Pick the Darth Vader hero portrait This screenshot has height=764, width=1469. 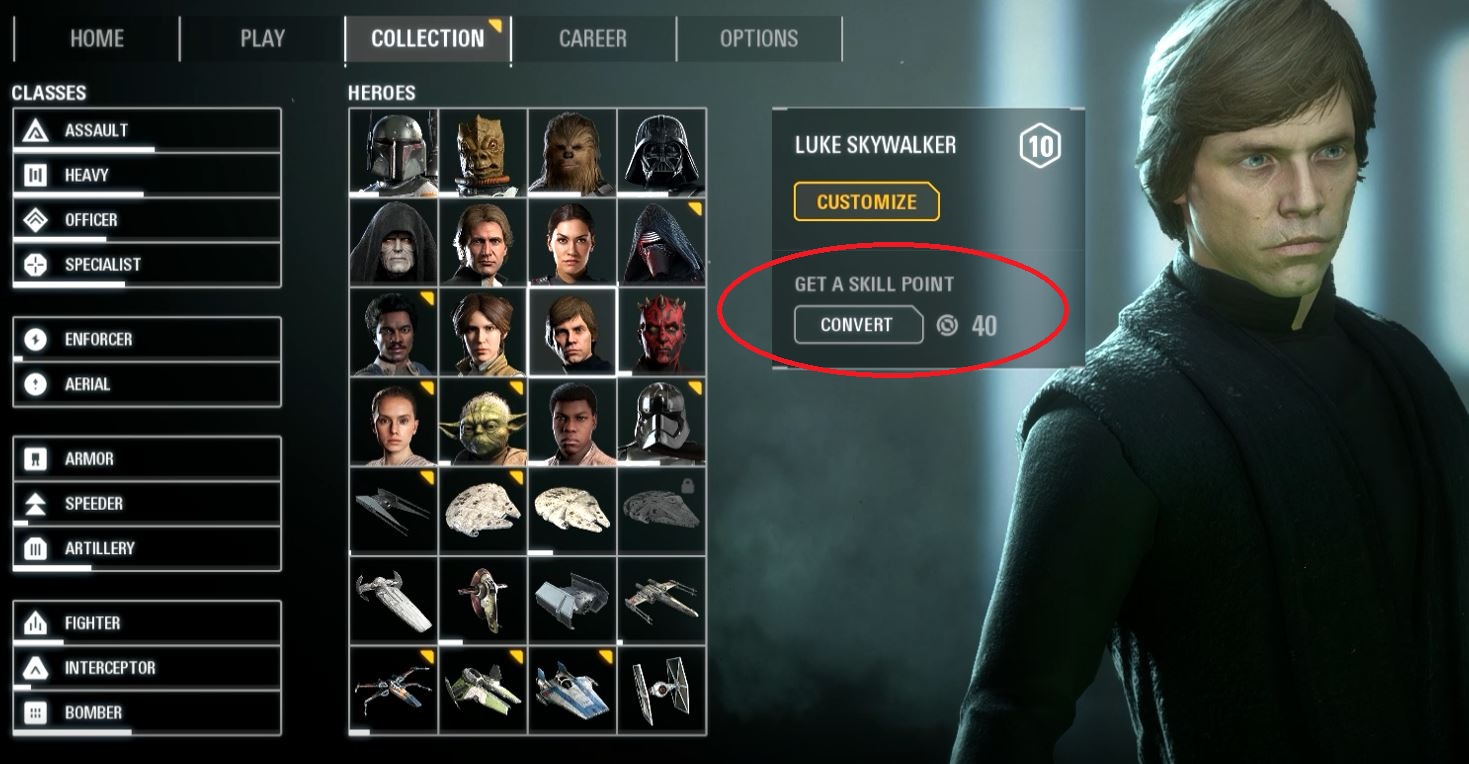[x=662, y=152]
